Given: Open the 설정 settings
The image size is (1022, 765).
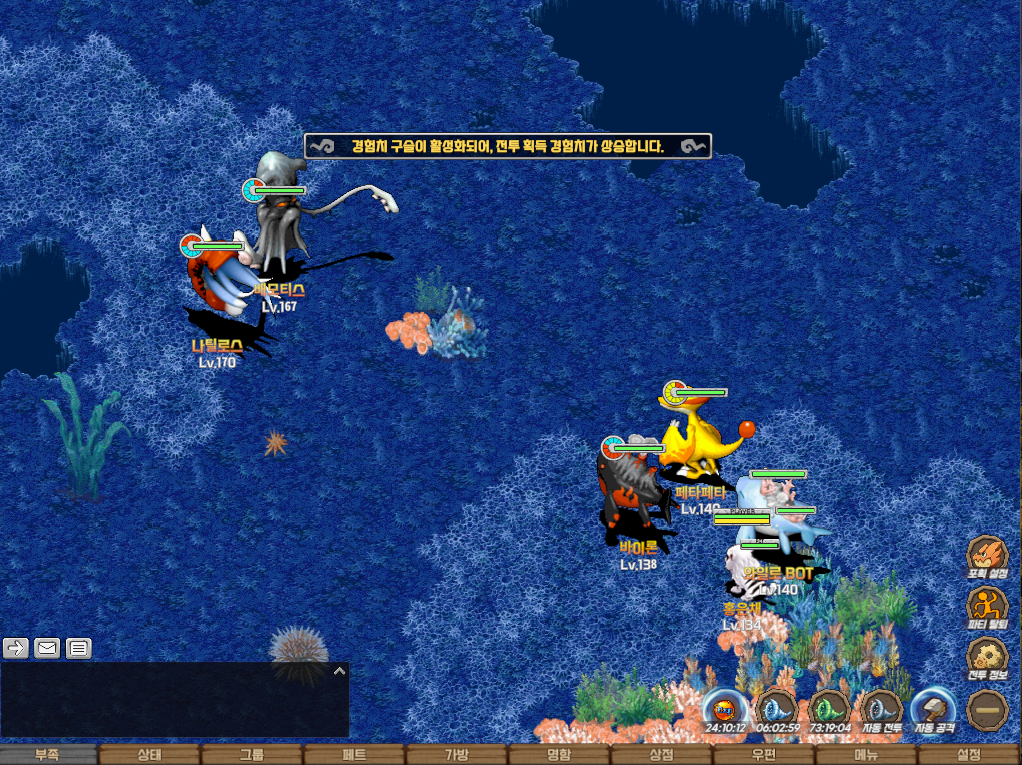Looking at the screenshot, I should click(x=969, y=755).
